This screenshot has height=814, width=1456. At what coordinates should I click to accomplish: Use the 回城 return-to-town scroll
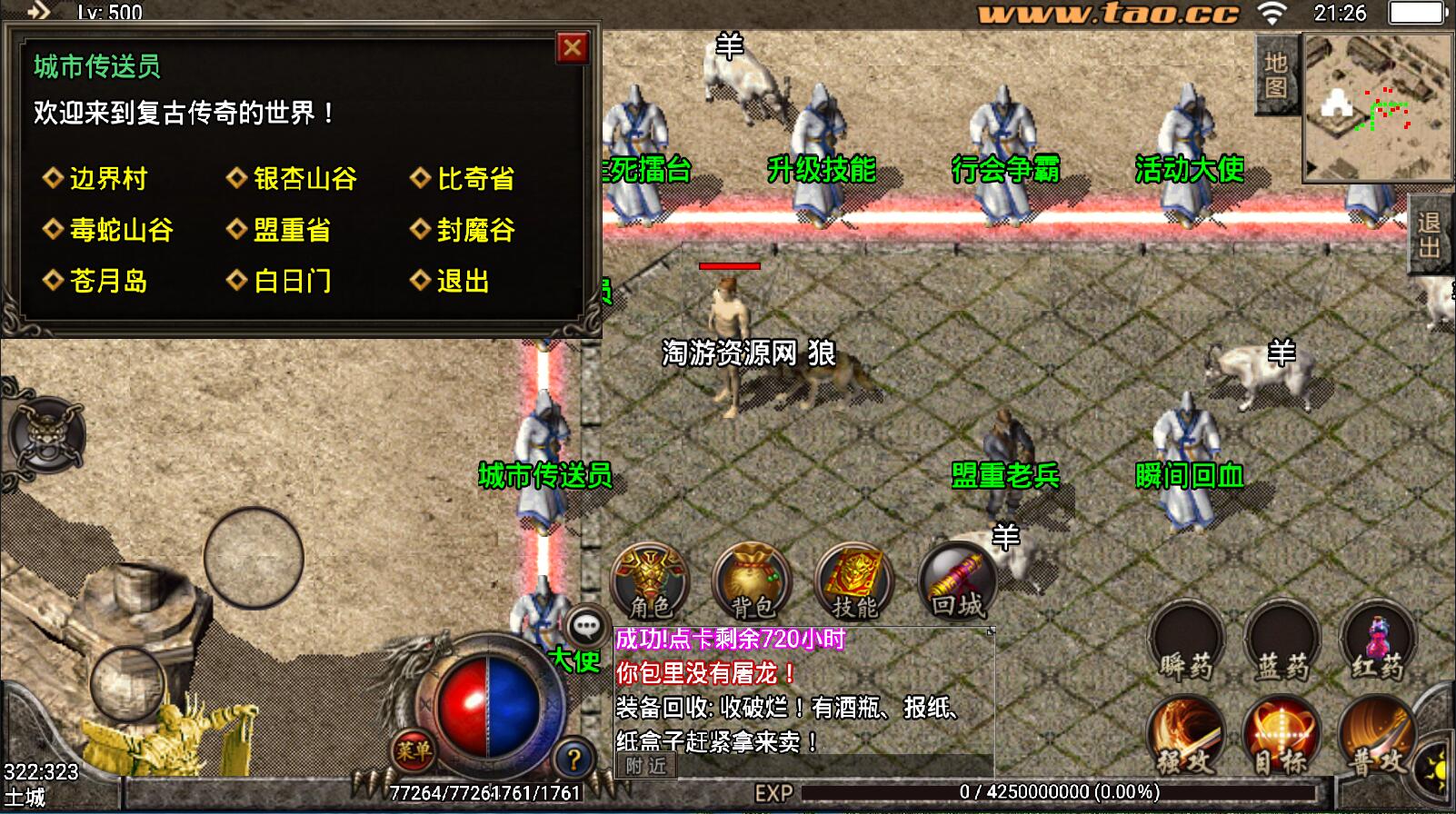pyautogui.click(x=957, y=581)
